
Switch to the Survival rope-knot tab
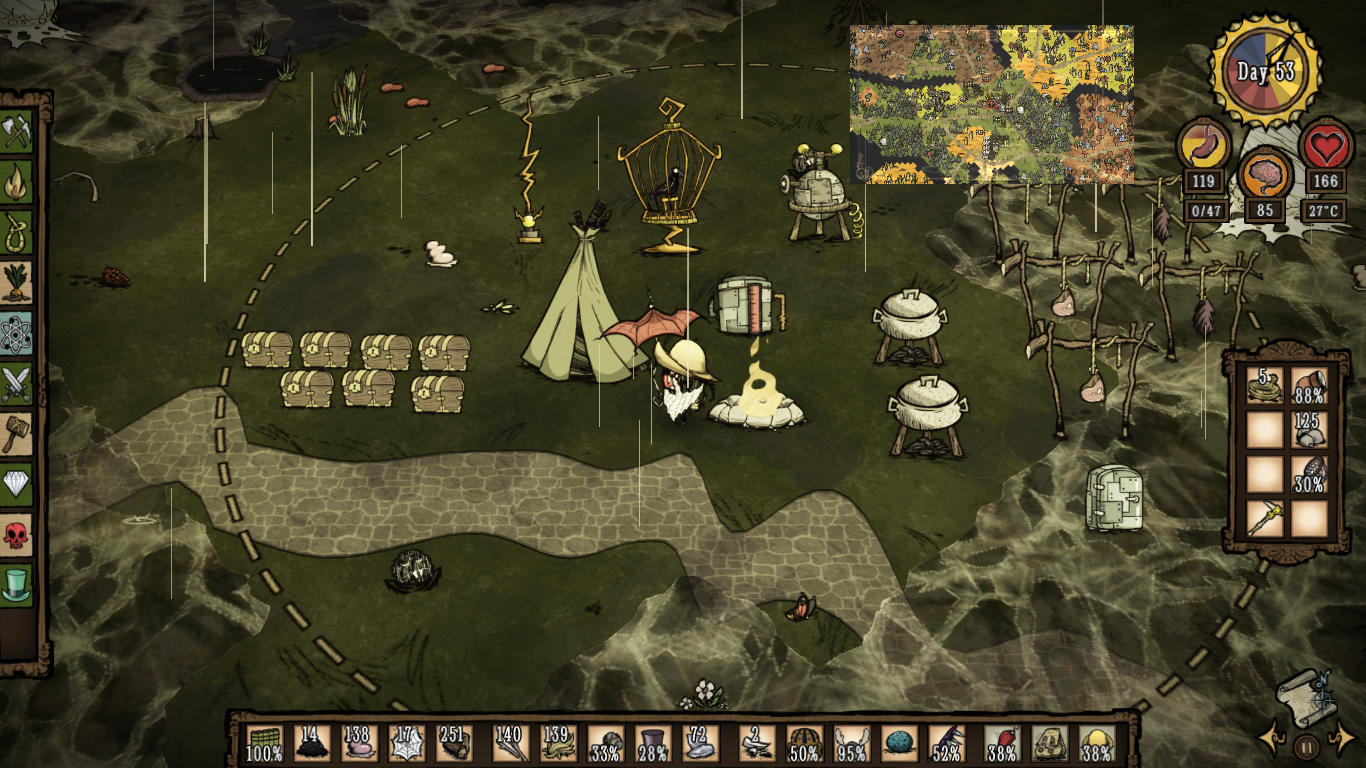(17, 232)
